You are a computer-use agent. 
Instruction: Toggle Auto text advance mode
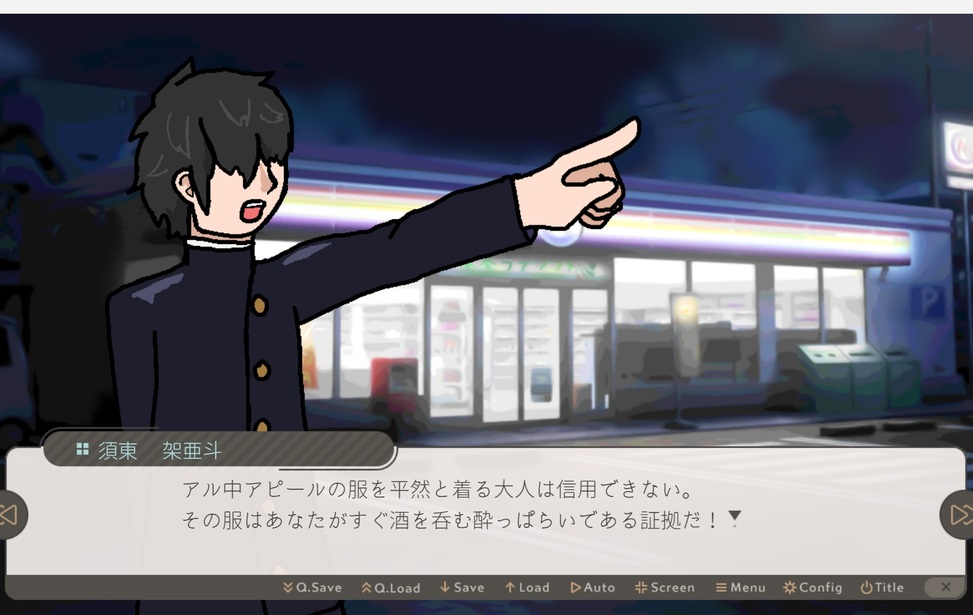coord(593,588)
